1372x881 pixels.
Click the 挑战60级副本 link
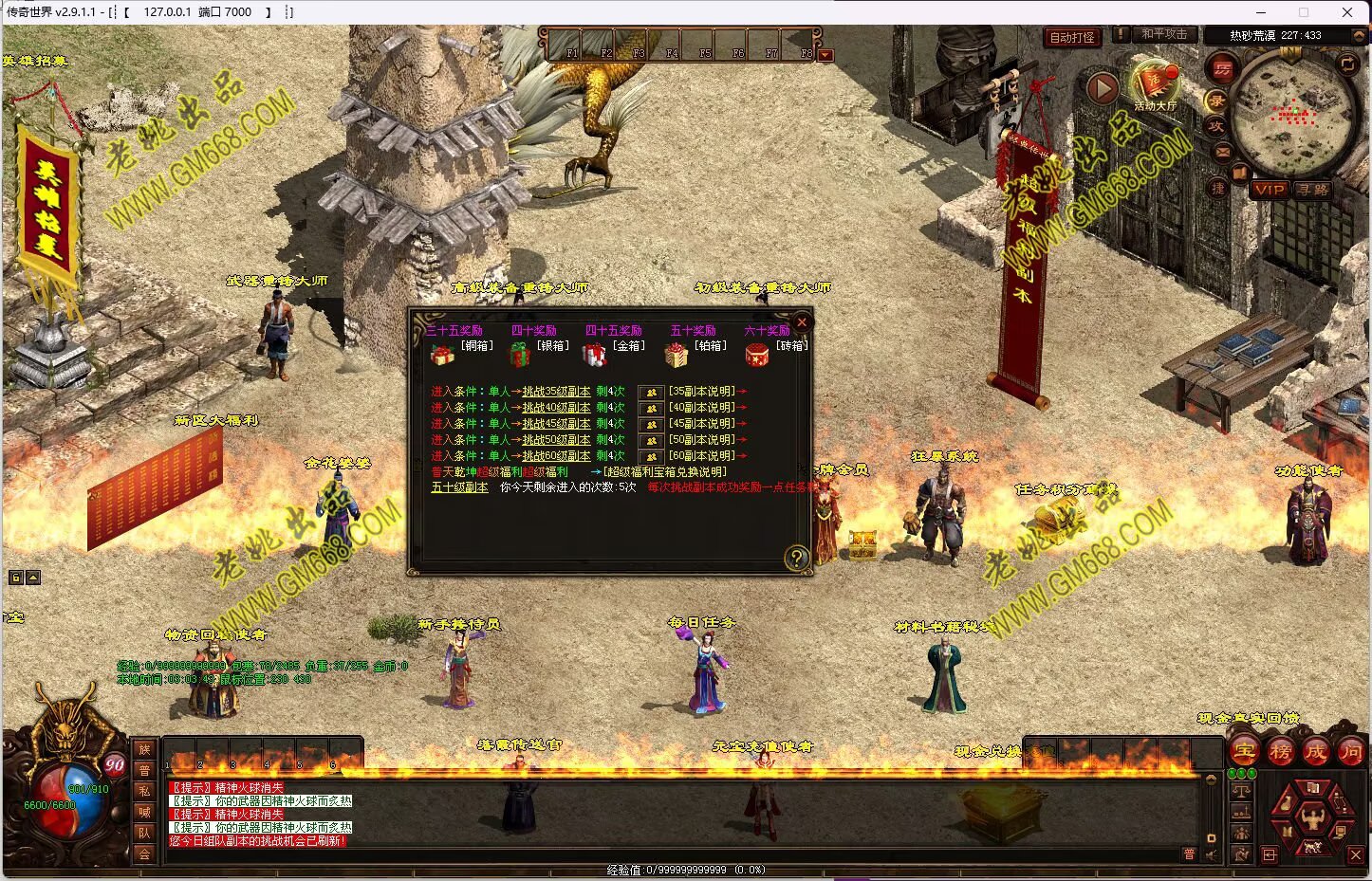556,456
